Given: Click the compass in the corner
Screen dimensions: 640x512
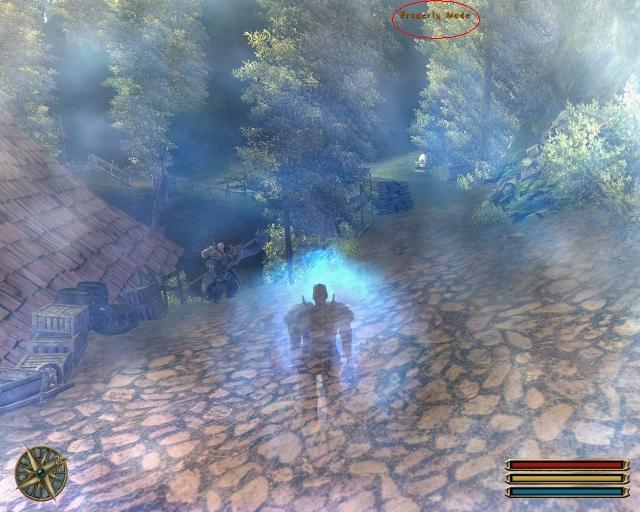Looking at the screenshot, I should pos(41,472).
